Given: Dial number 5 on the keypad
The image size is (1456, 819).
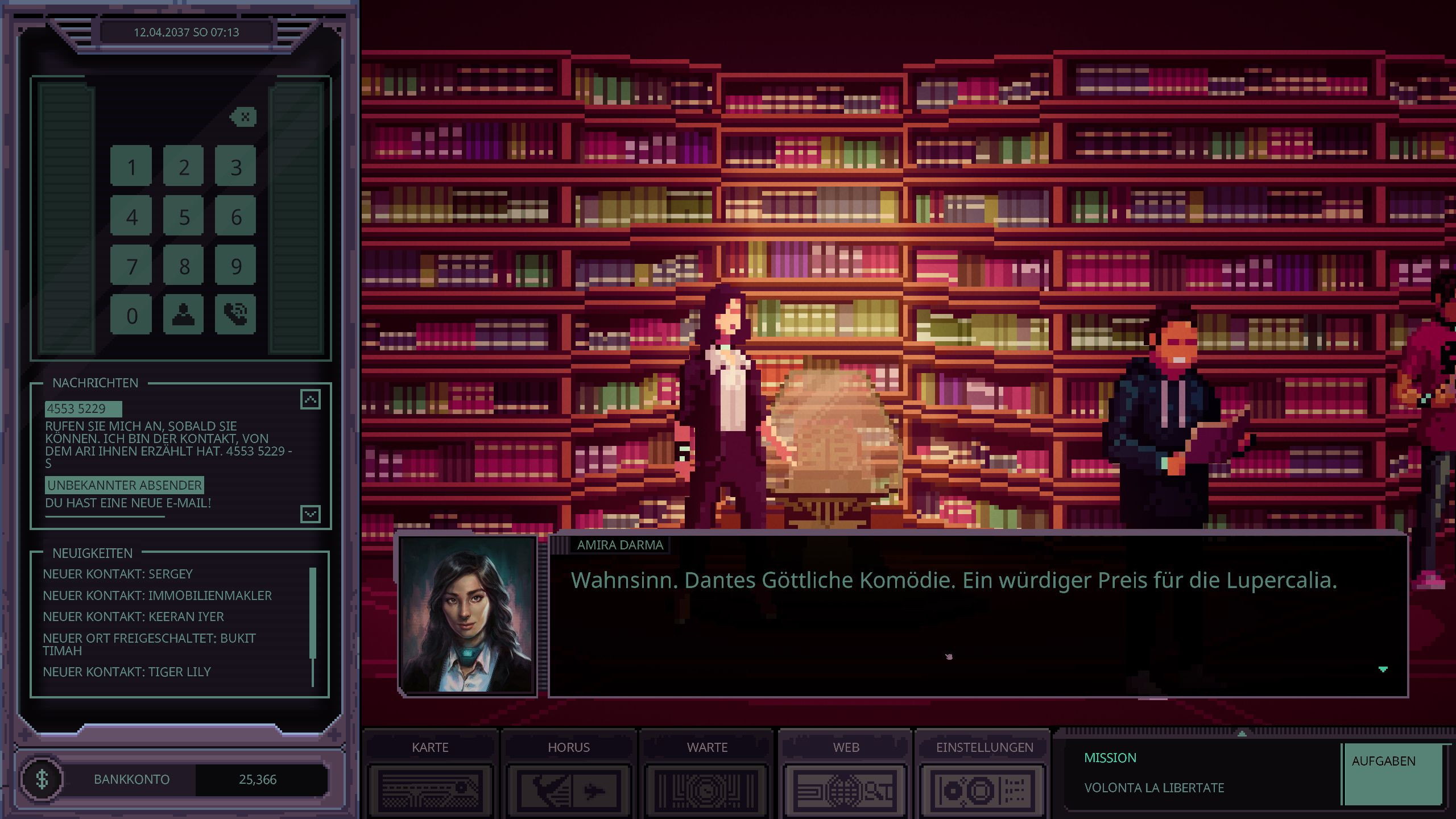Looking at the screenshot, I should coord(183,217).
